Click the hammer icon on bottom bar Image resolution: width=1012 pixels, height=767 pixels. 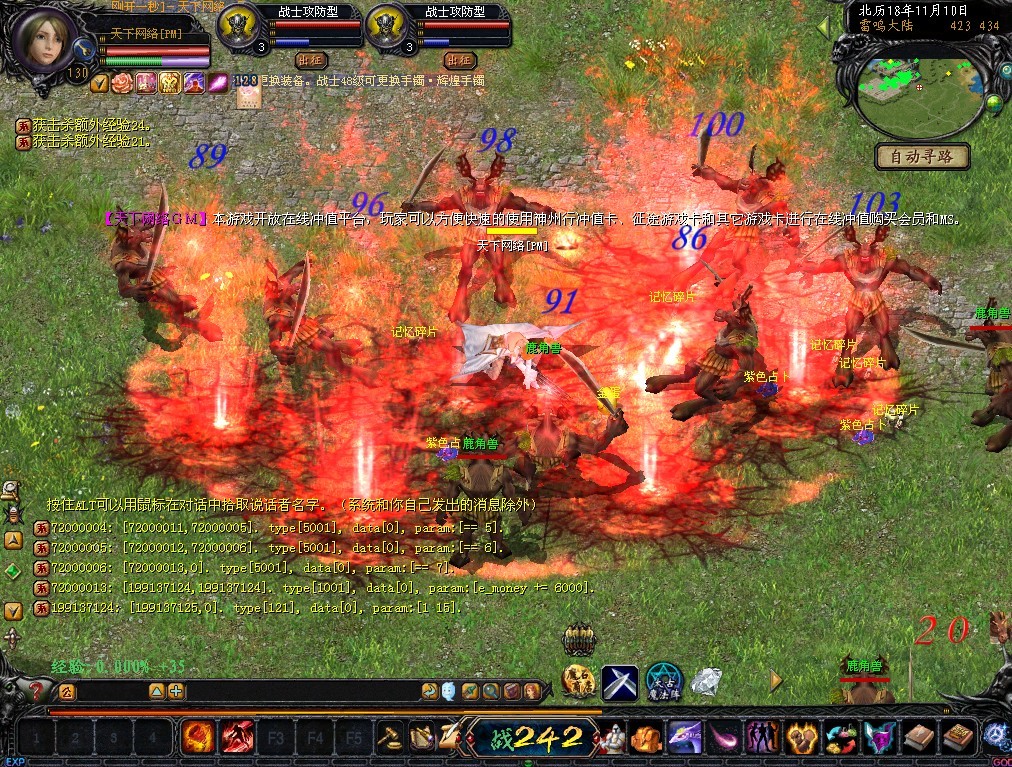(x=390, y=739)
